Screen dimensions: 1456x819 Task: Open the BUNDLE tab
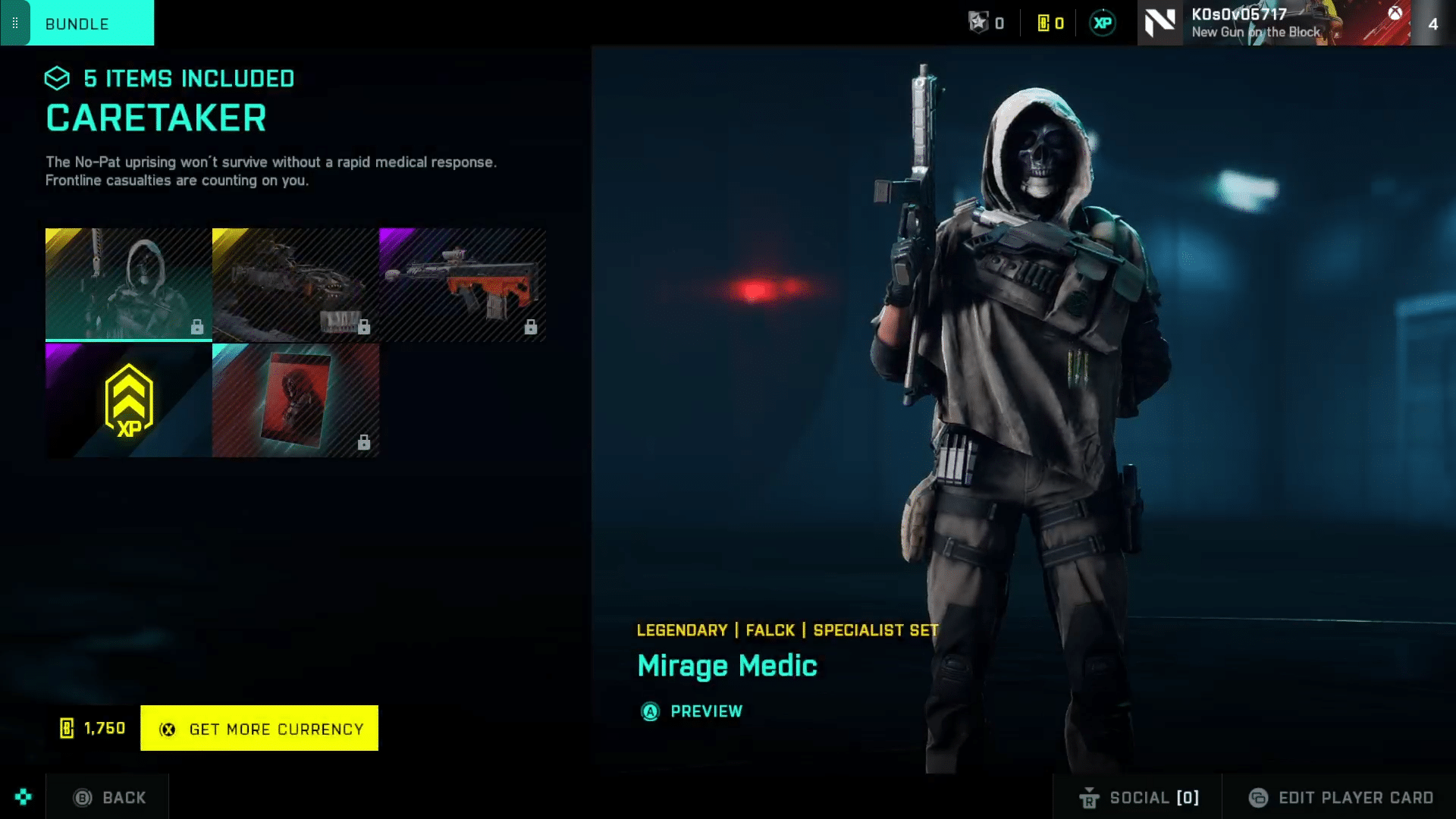pyautogui.click(x=76, y=24)
